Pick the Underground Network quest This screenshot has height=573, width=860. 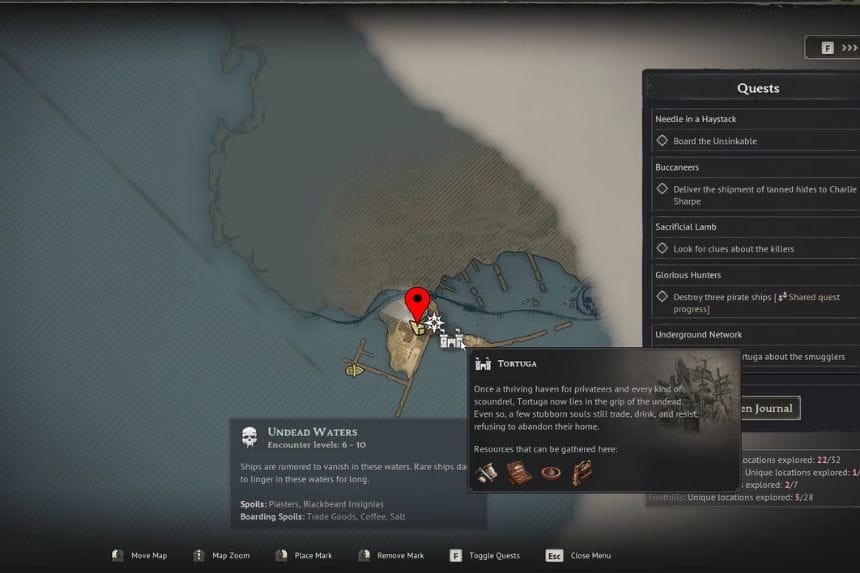coord(698,334)
